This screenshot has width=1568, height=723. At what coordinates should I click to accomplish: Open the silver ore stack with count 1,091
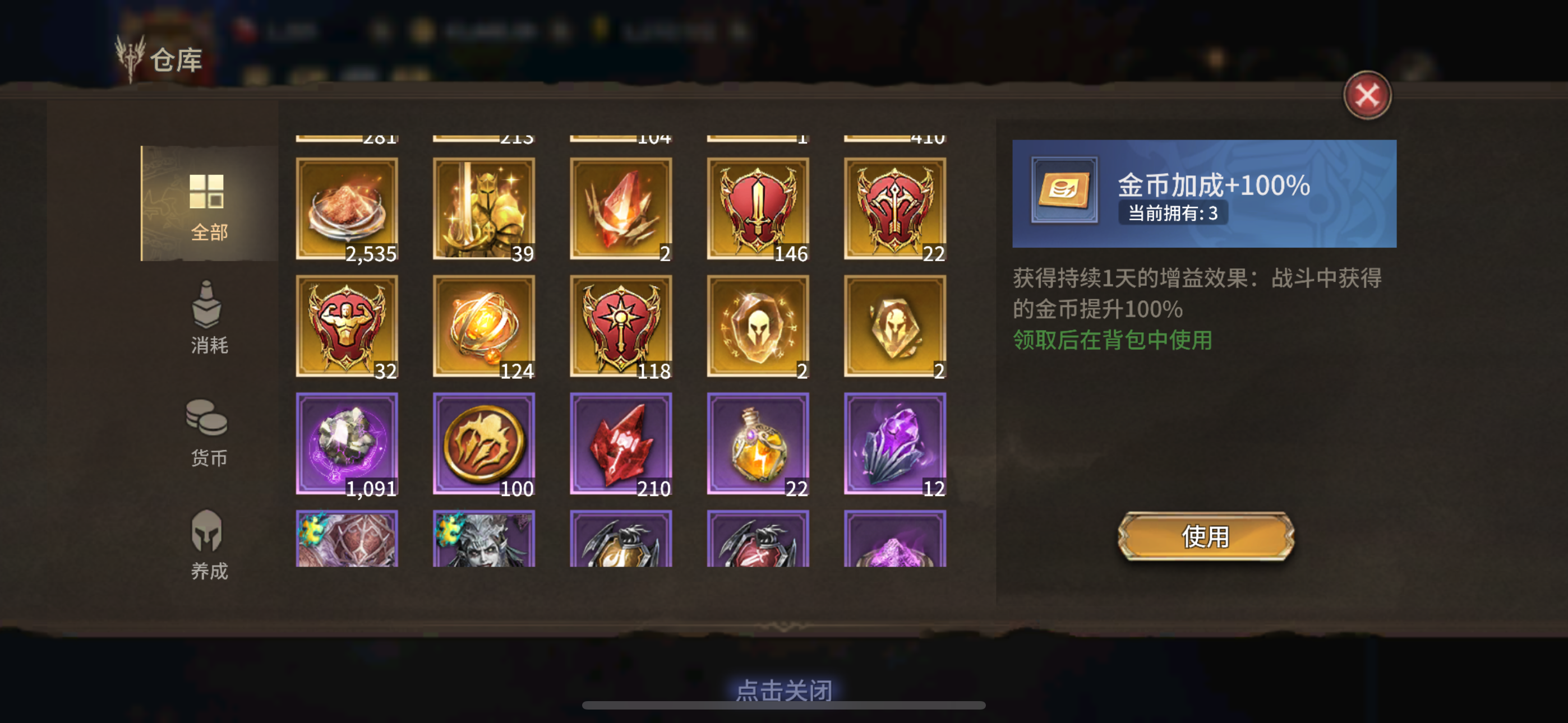[x=347, y=444]
